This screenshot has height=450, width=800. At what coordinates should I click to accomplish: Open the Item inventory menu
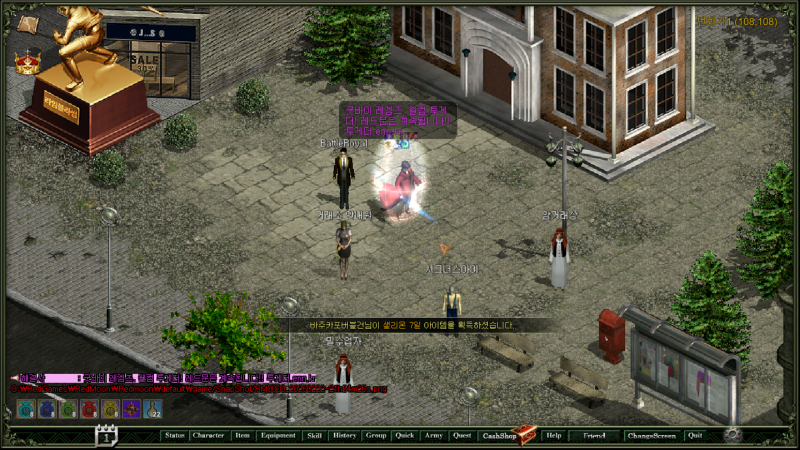pos(242,435)
